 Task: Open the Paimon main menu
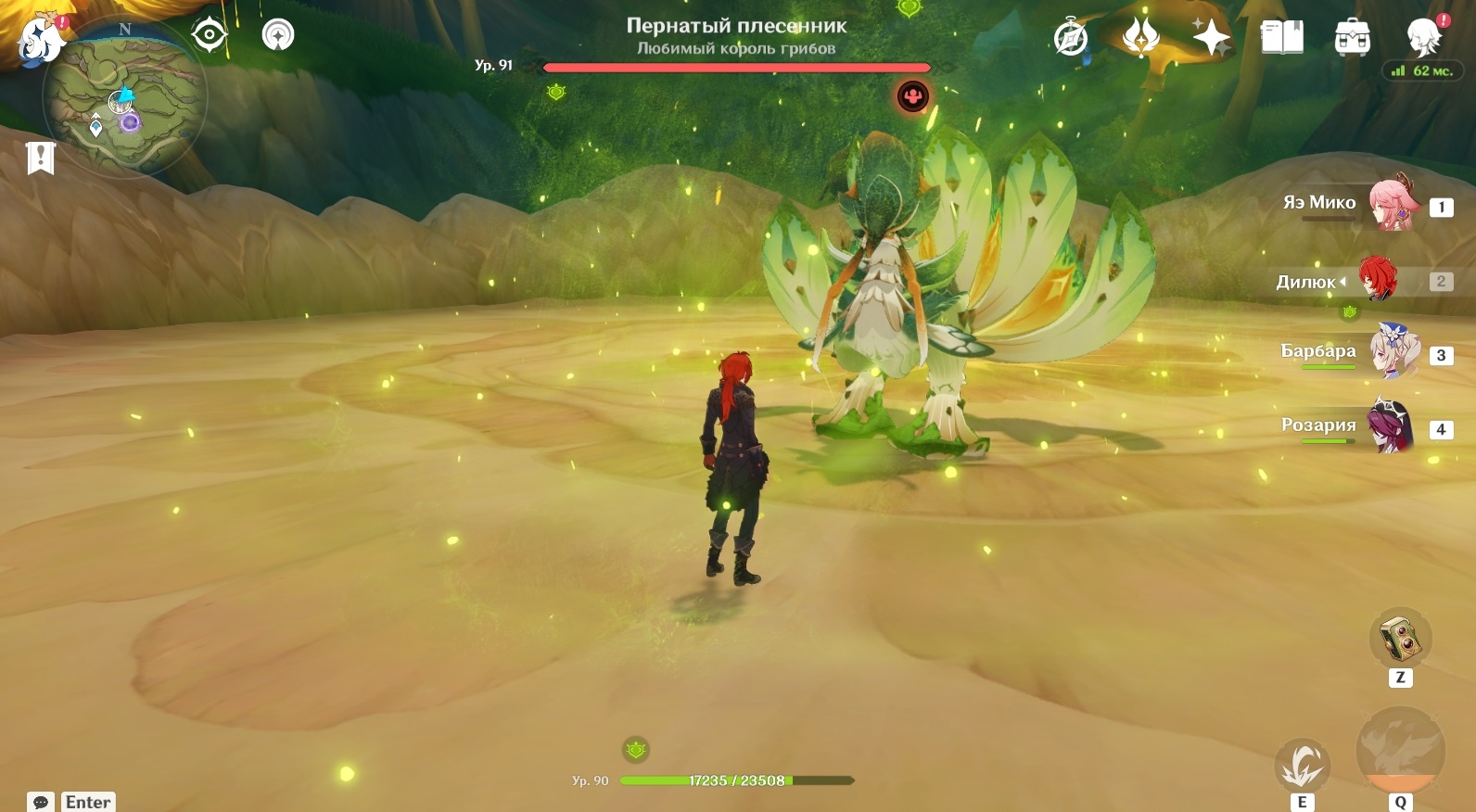pyautogui.click(x=40, y=40)
